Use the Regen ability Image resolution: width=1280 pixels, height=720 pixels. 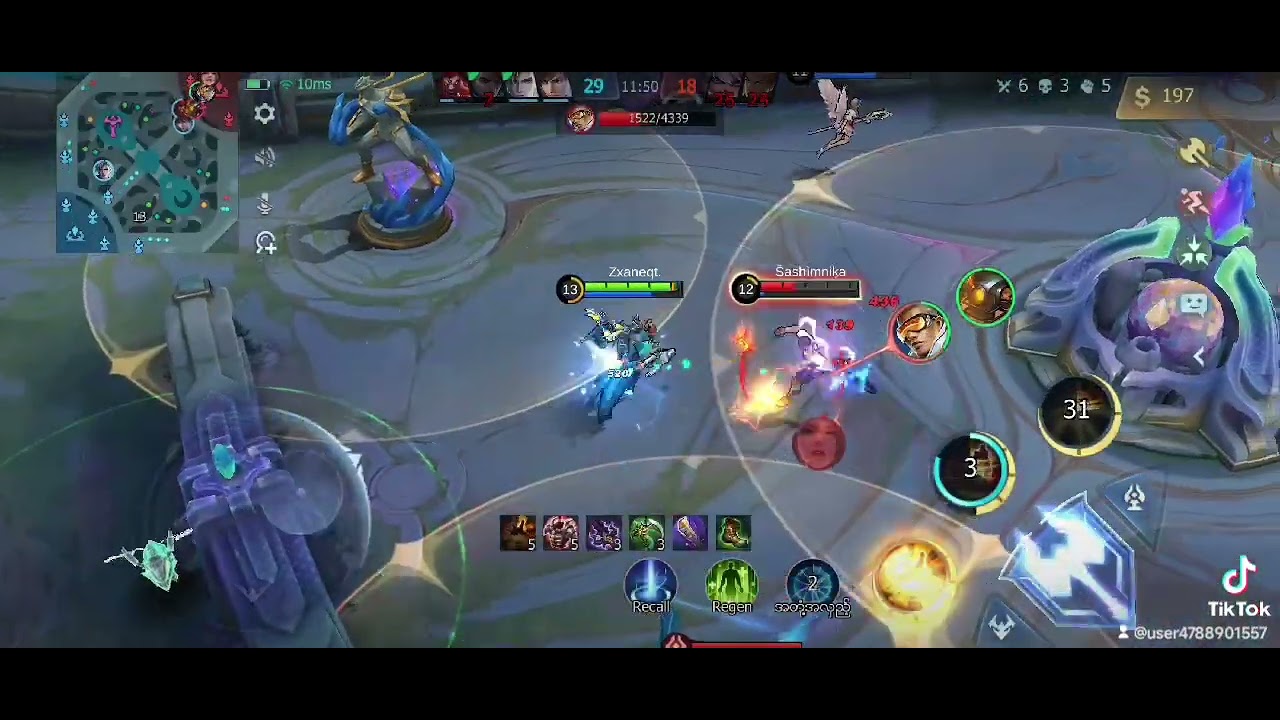(732, 584)
